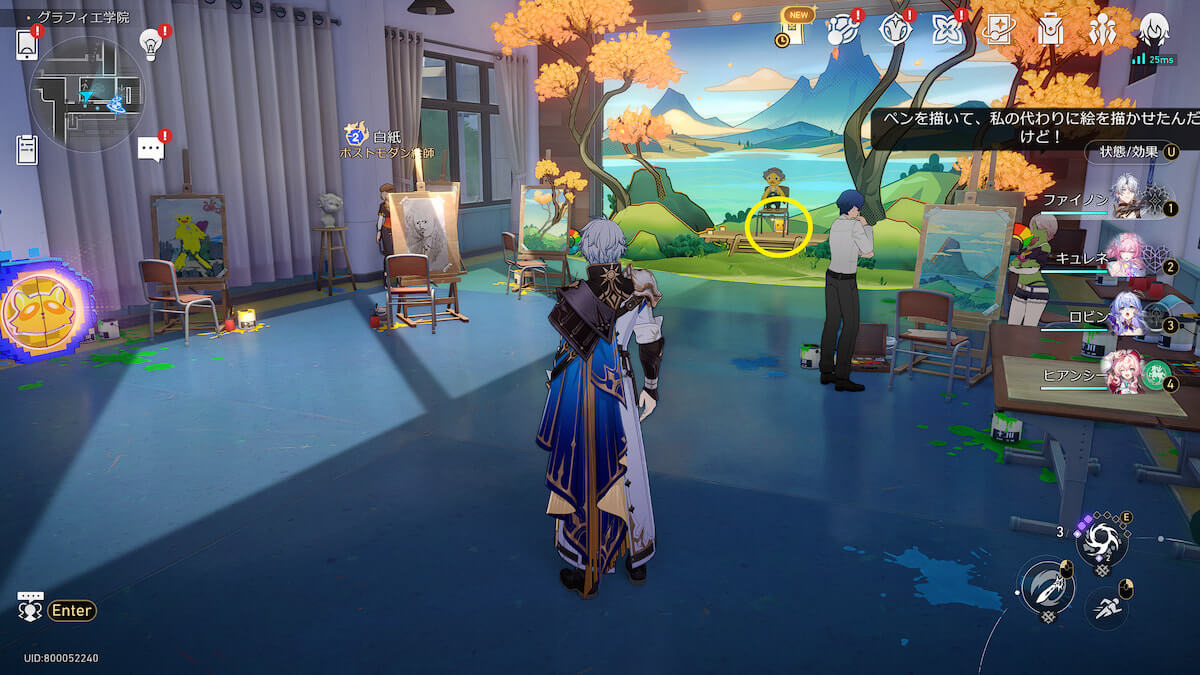Open the Warp star card icon
Viewport: 1200px width, 675px height.
[x=997, y=30]
